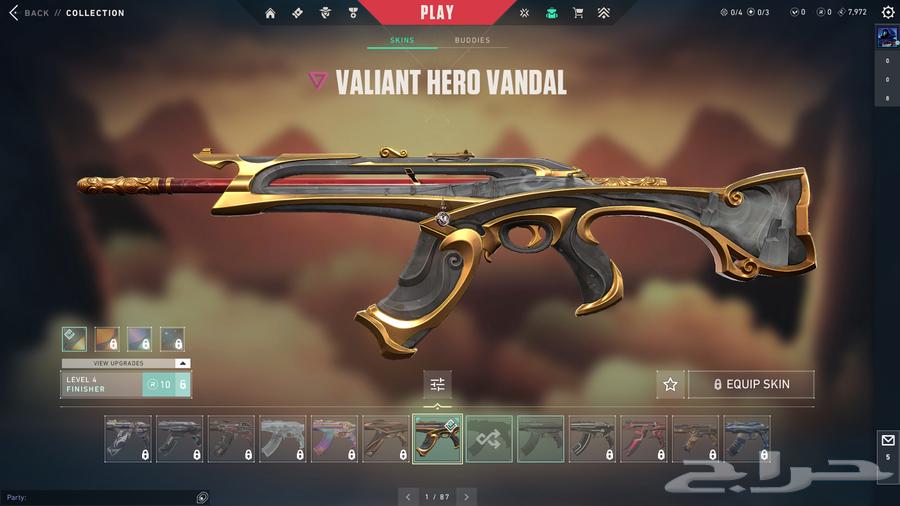Hit the red PLAY button

tap(437, 13)
